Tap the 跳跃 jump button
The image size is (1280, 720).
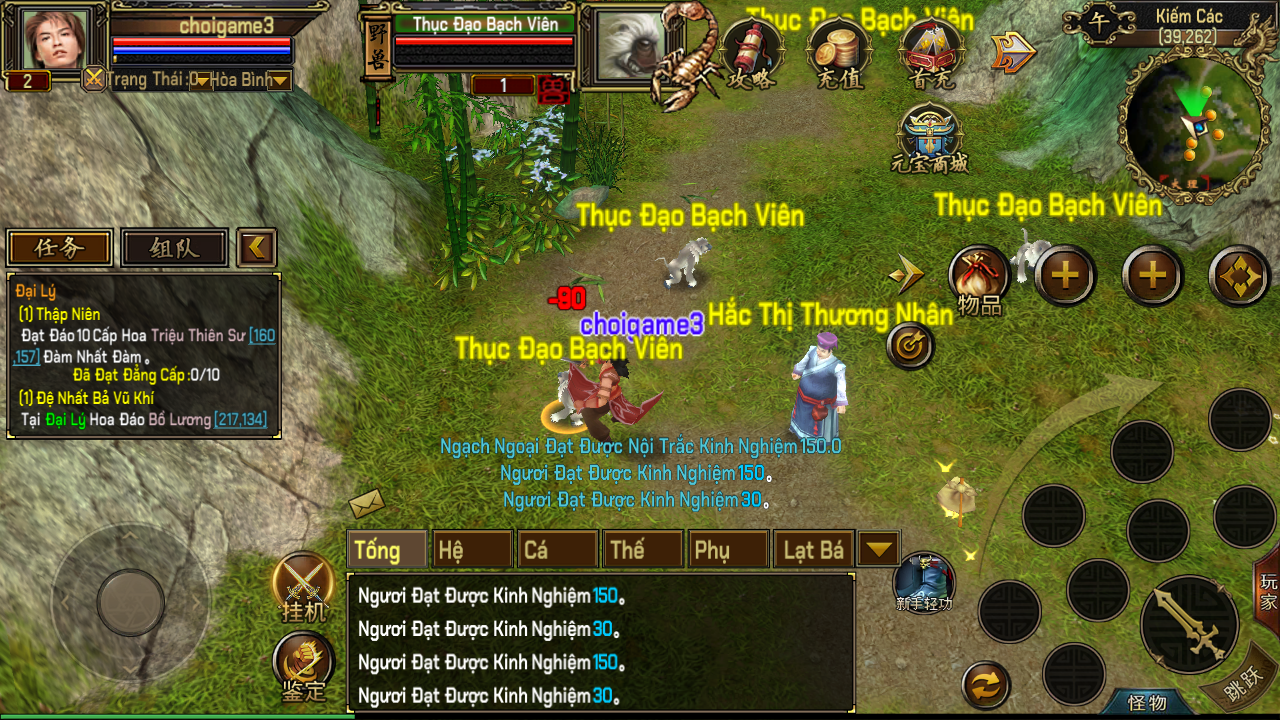[1242, 686]
